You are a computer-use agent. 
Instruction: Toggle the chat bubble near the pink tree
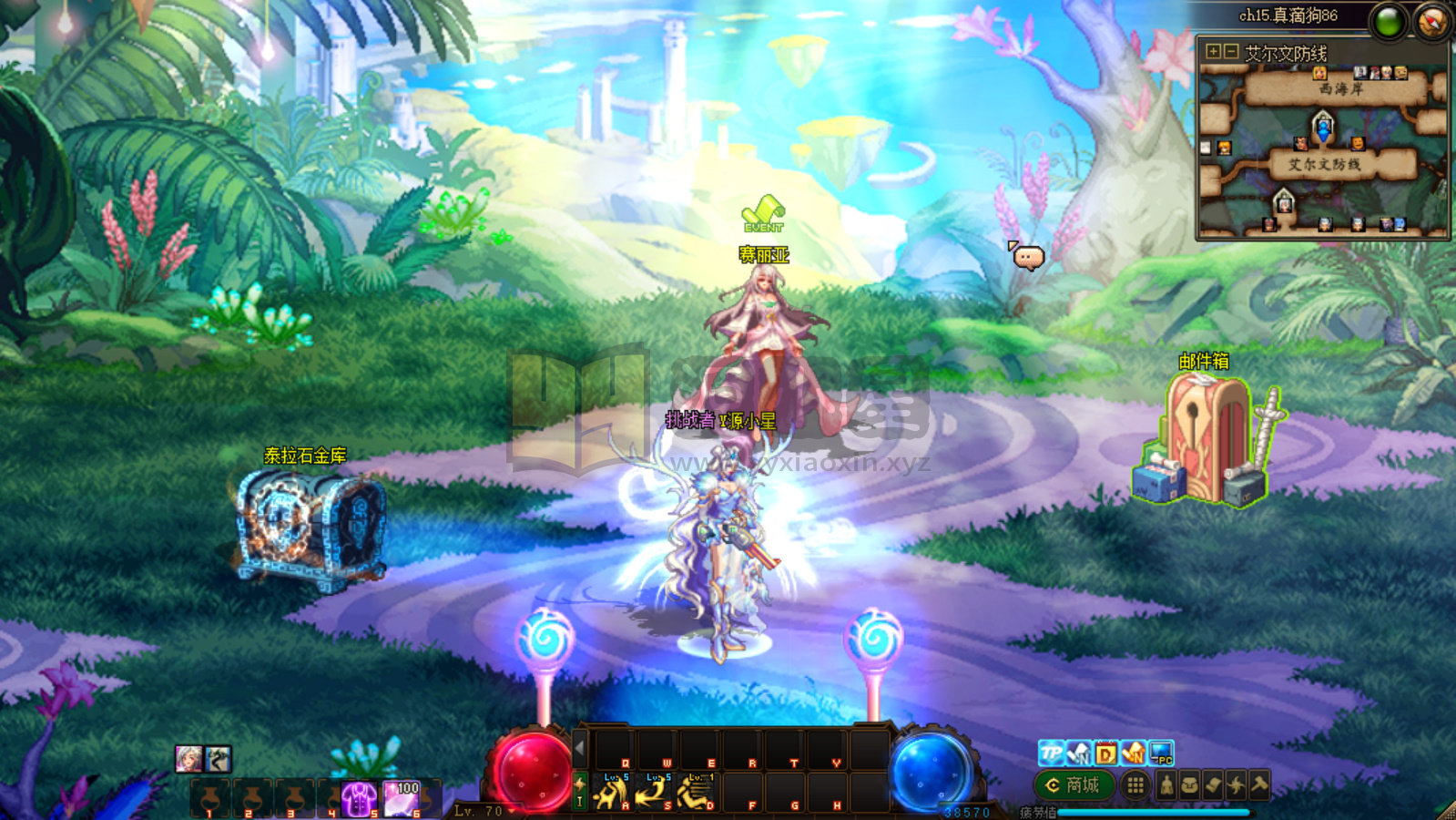pos(1027,257)
